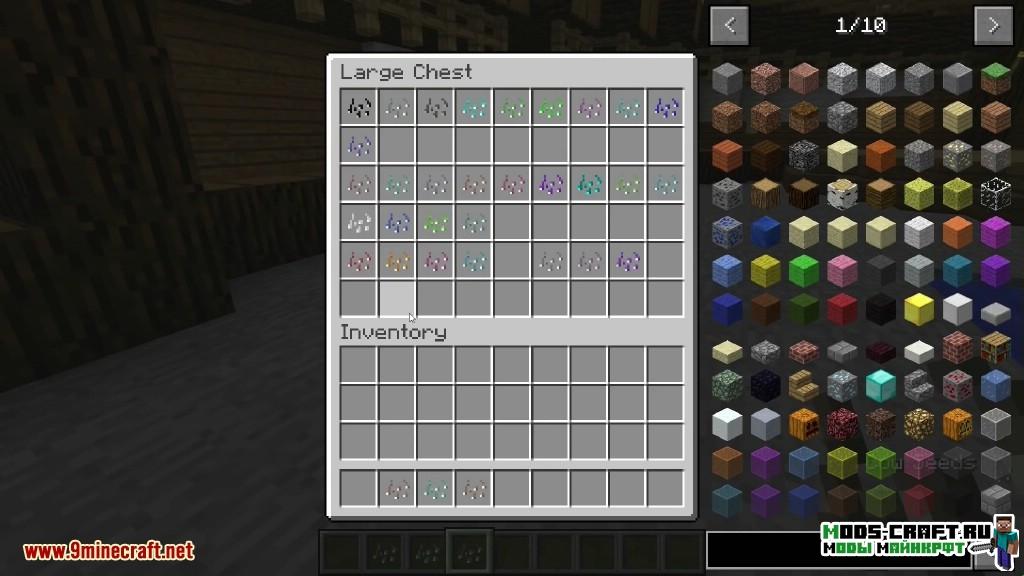The height and width of the screenshot is (576, 1024).
Task: Pick the obsidian block from the item list
Action: (x=765, y=385)
